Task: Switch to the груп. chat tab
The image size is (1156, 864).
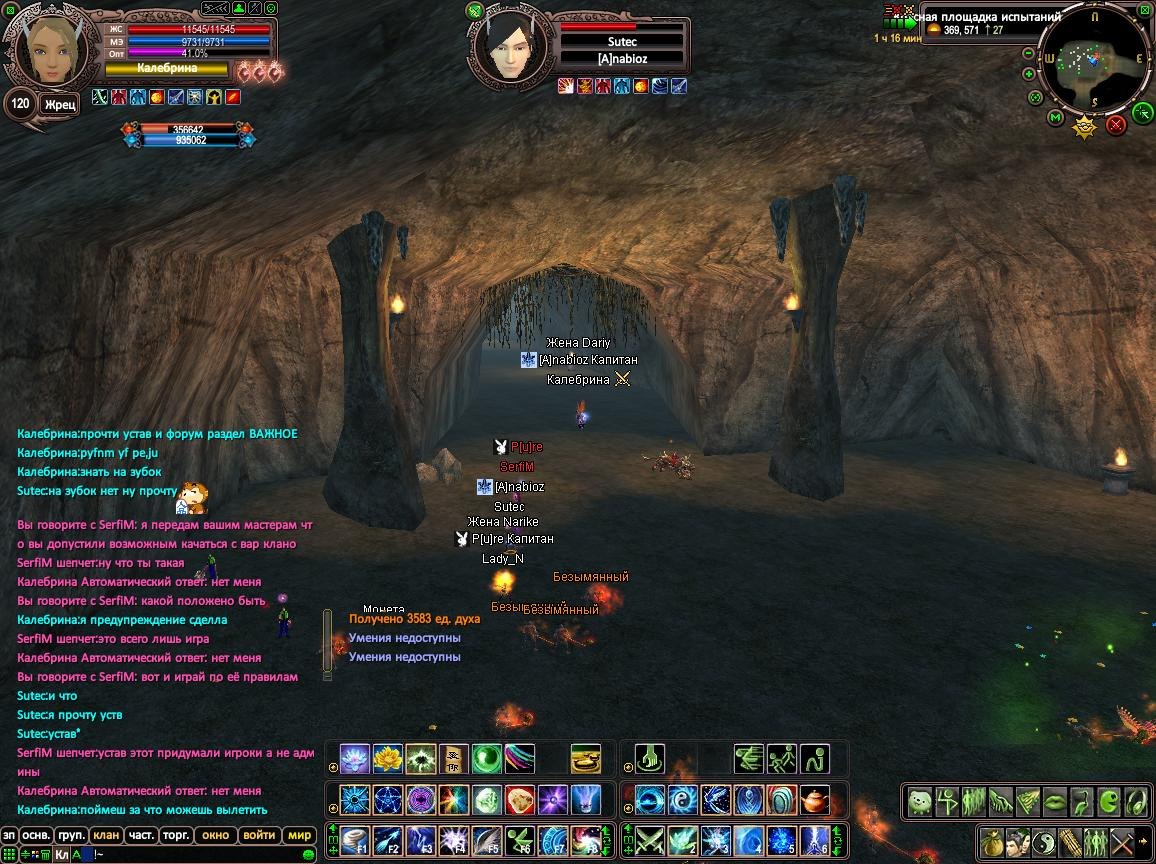Action: 71,835
